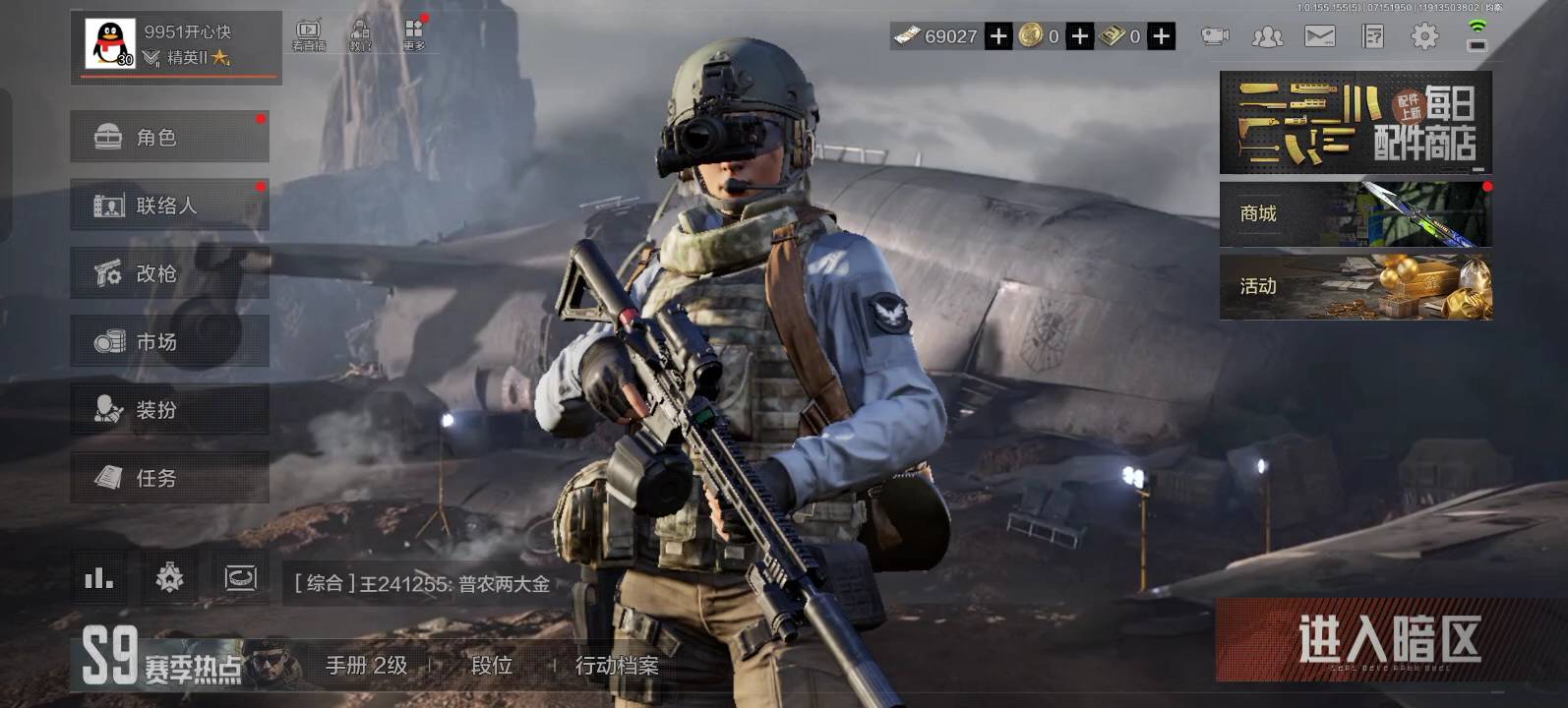Viewport: 1568px width, 708px height.
Task: Open the 商城 (Mall) banner
Action: 1356,213
